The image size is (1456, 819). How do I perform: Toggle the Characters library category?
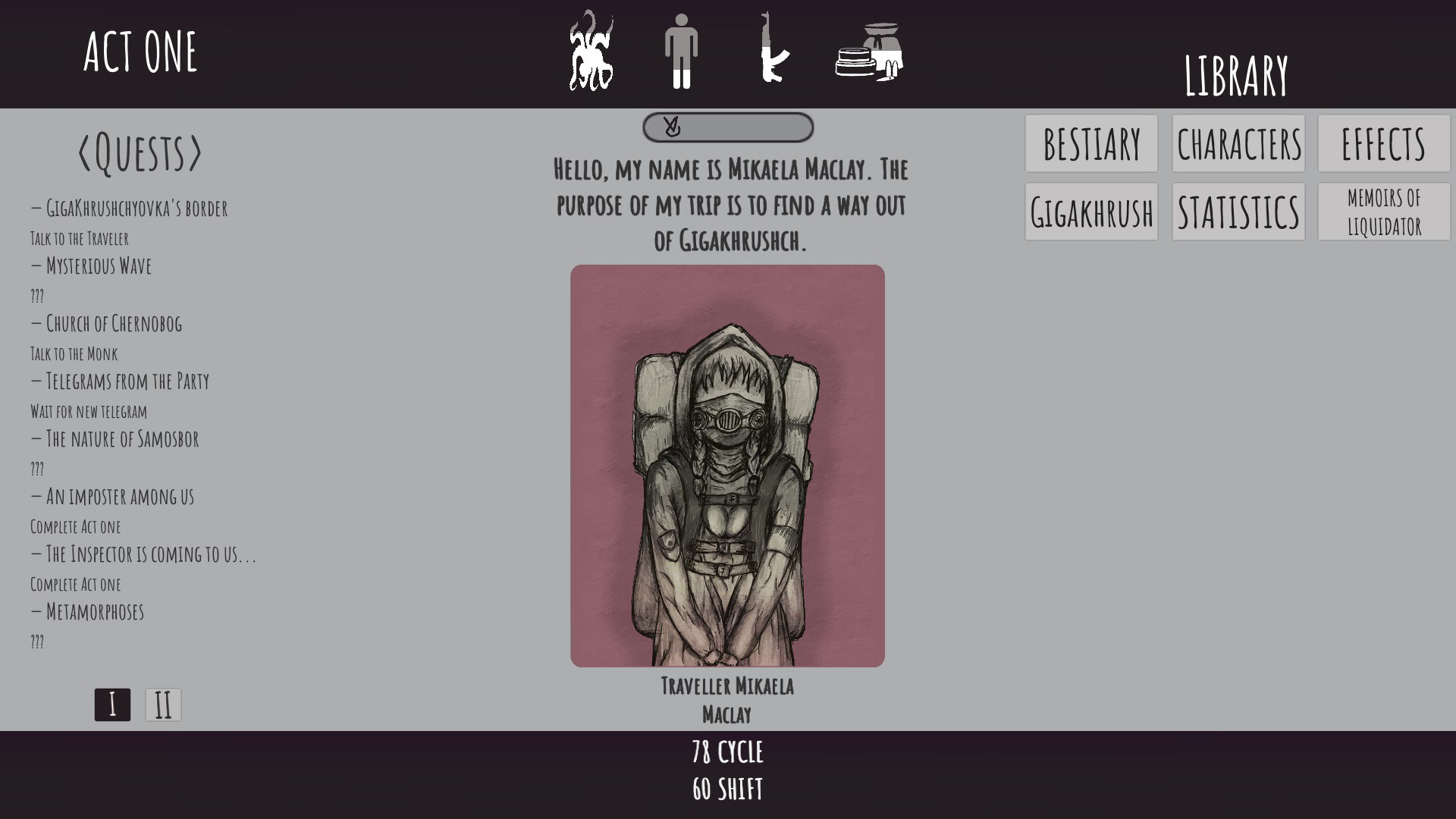1238,143
